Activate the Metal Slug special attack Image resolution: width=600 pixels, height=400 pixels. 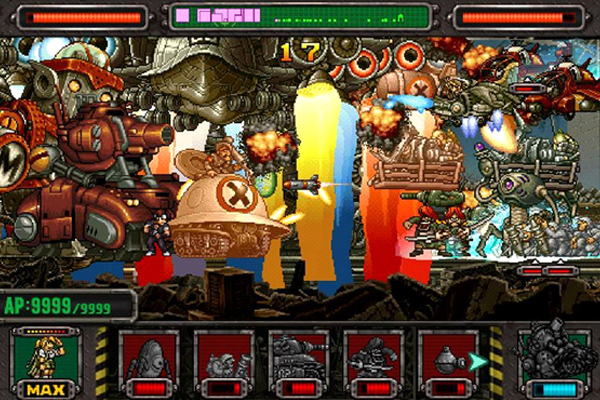pyautogui.click(x=553, y=362)
